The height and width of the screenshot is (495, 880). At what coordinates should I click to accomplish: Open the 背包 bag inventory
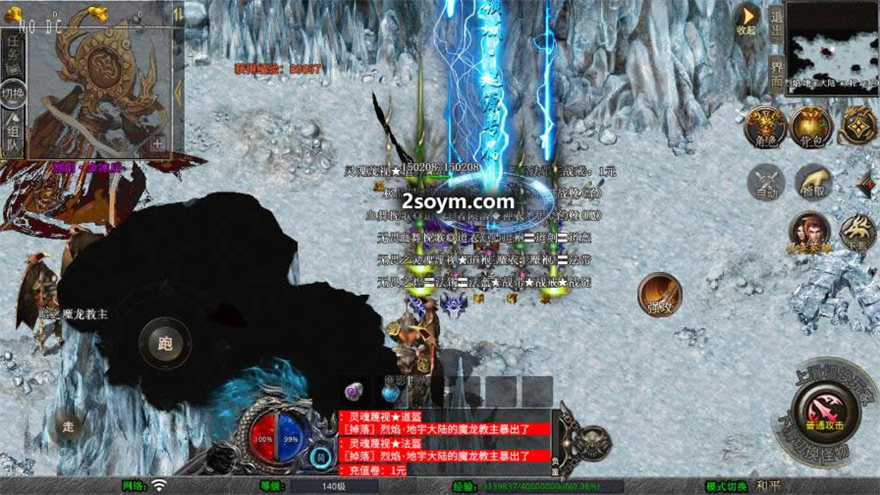tap(812, 126)
